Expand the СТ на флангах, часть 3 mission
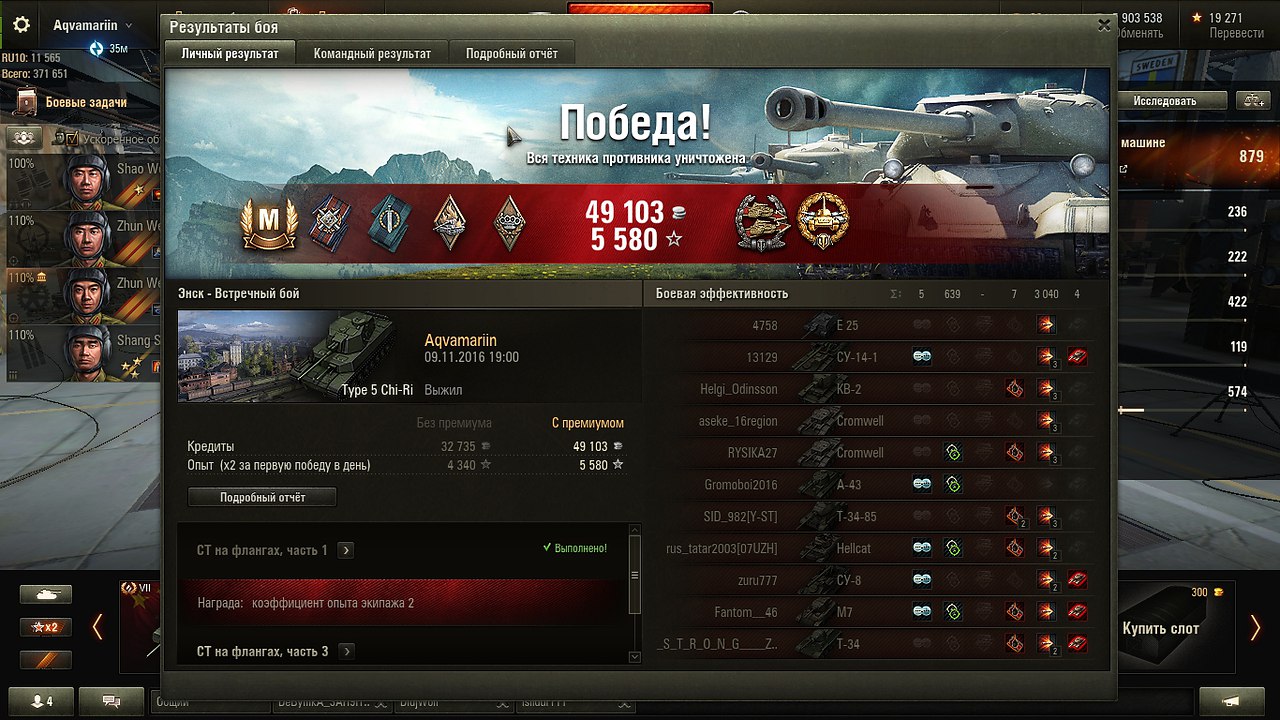The height and width of the screenshot is (720, 1280). click(x=346, y=651)
